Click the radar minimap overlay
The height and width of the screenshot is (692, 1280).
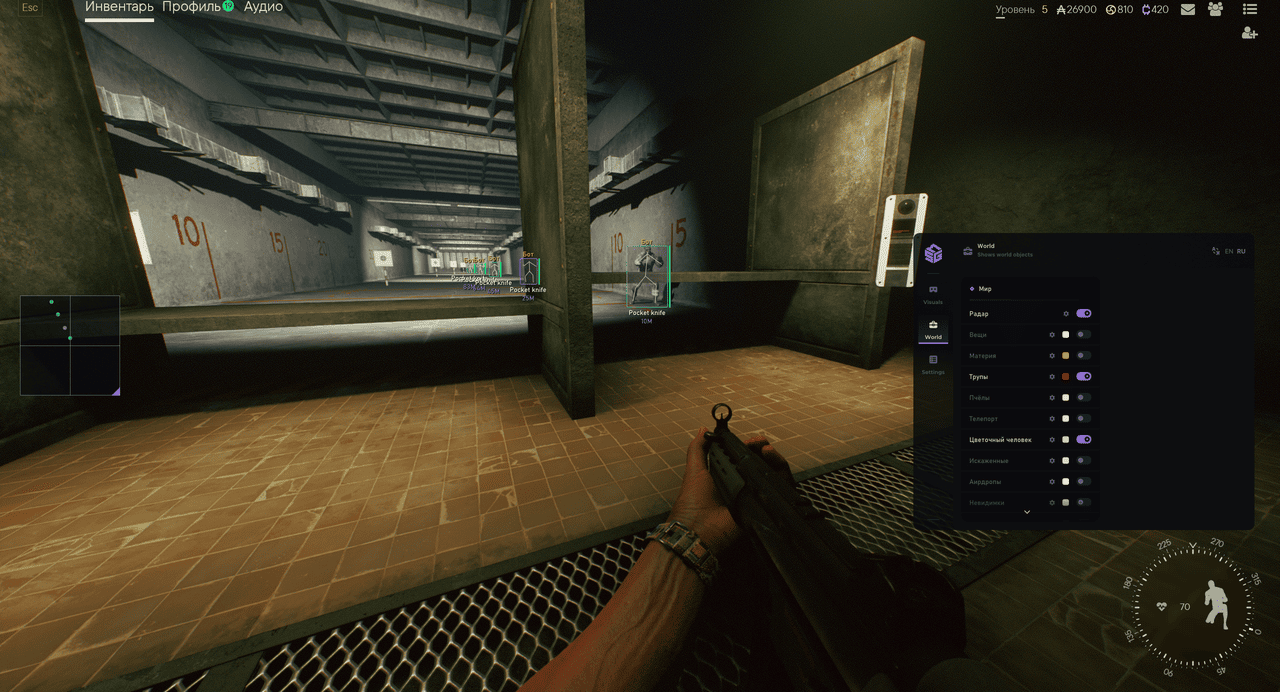click(x=70, y=345)
